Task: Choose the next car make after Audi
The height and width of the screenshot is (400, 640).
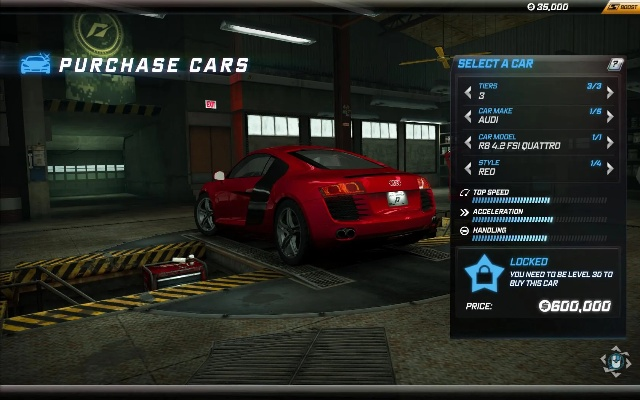Action: [x=611, y=117]
